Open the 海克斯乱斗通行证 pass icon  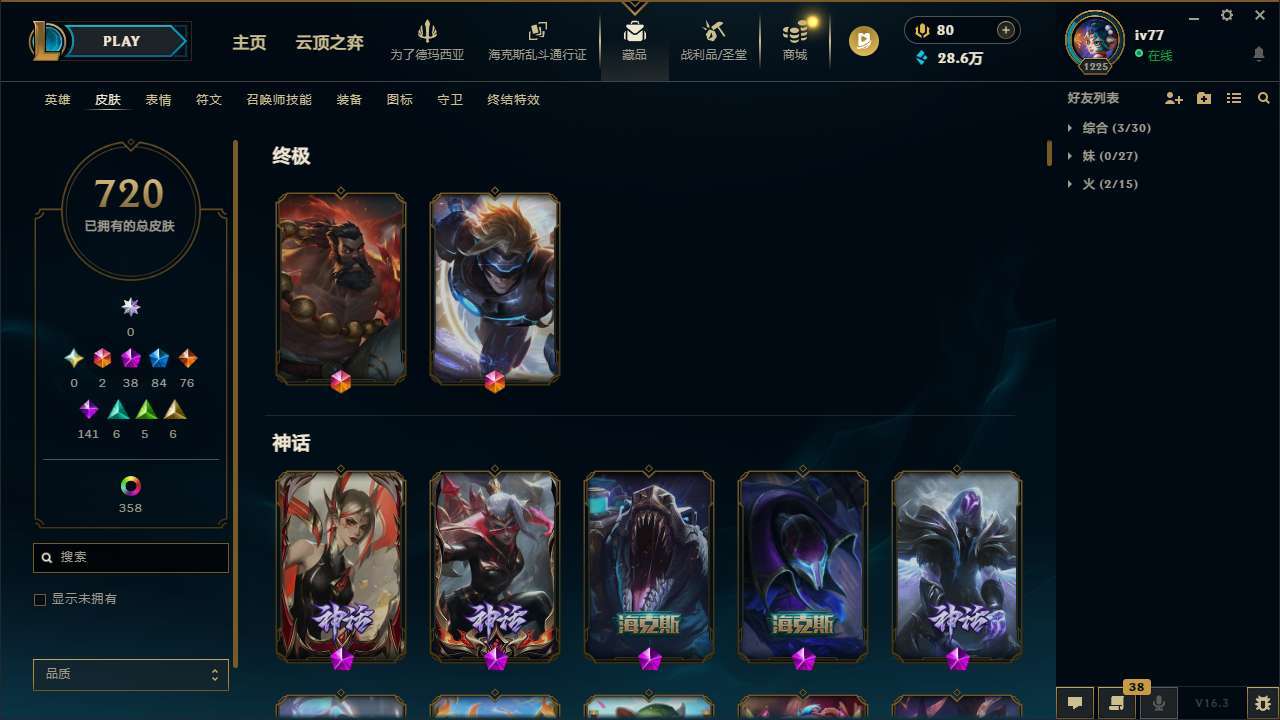537,40
